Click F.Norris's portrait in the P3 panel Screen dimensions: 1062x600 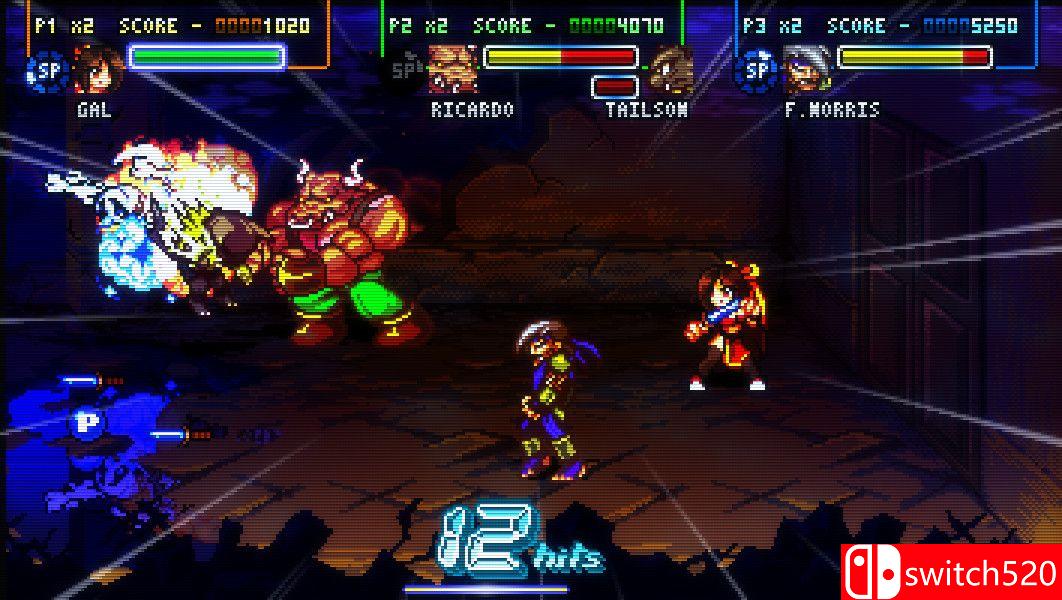pos(806,70)
